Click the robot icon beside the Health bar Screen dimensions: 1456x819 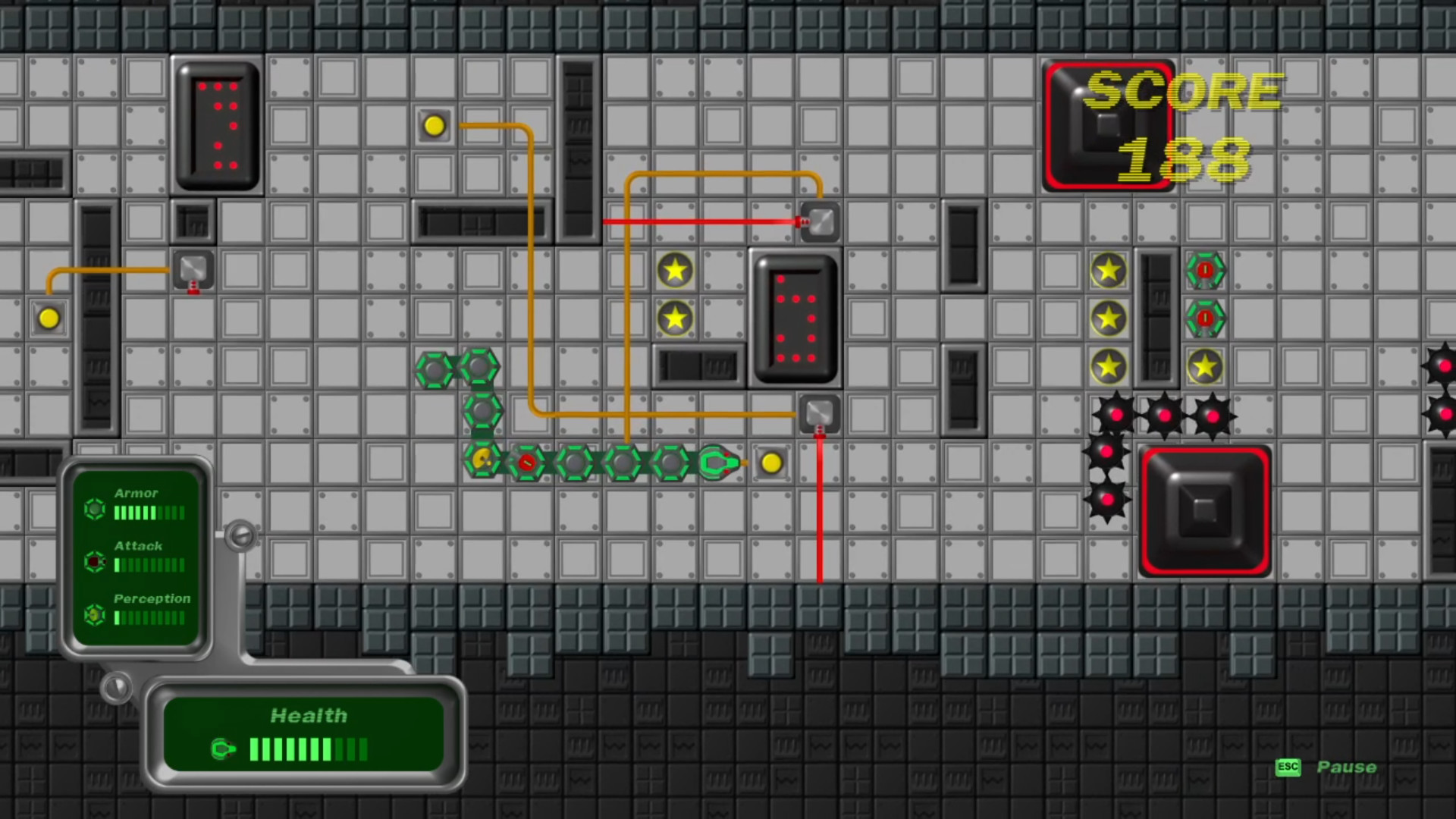[223, 749]
